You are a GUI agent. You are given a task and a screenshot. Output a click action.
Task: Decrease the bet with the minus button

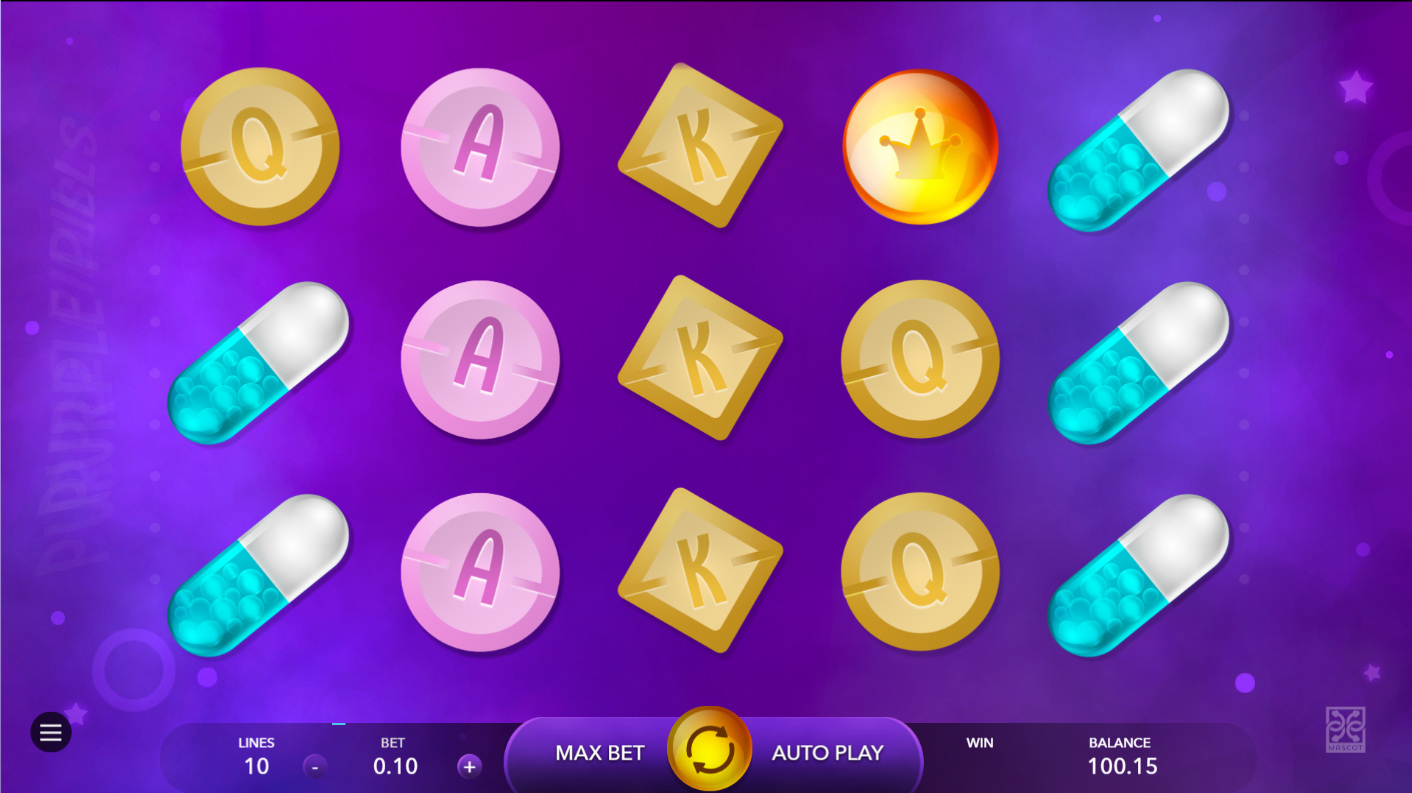[x=315, y=767]
